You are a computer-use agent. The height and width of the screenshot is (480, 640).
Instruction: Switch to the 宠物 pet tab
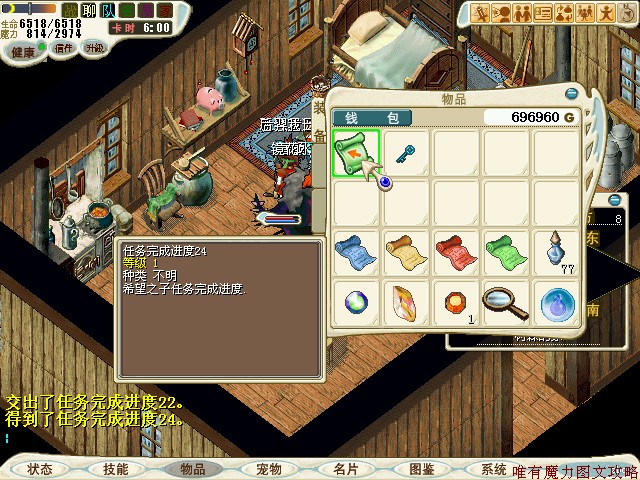pyautogui.click(x=268, y=469)
